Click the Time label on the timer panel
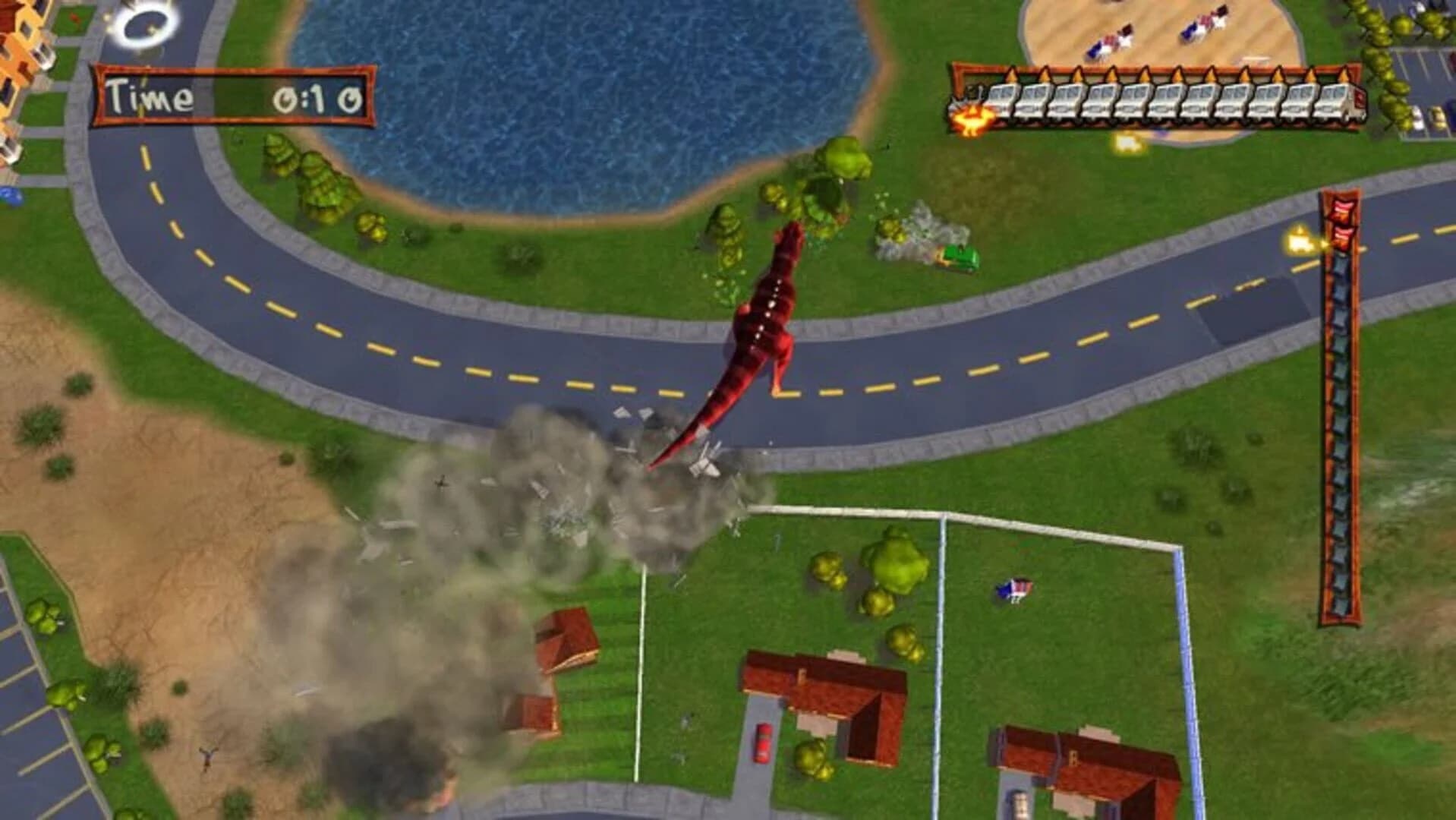This screenshot has width=1456, height=820. click(149, 96)
